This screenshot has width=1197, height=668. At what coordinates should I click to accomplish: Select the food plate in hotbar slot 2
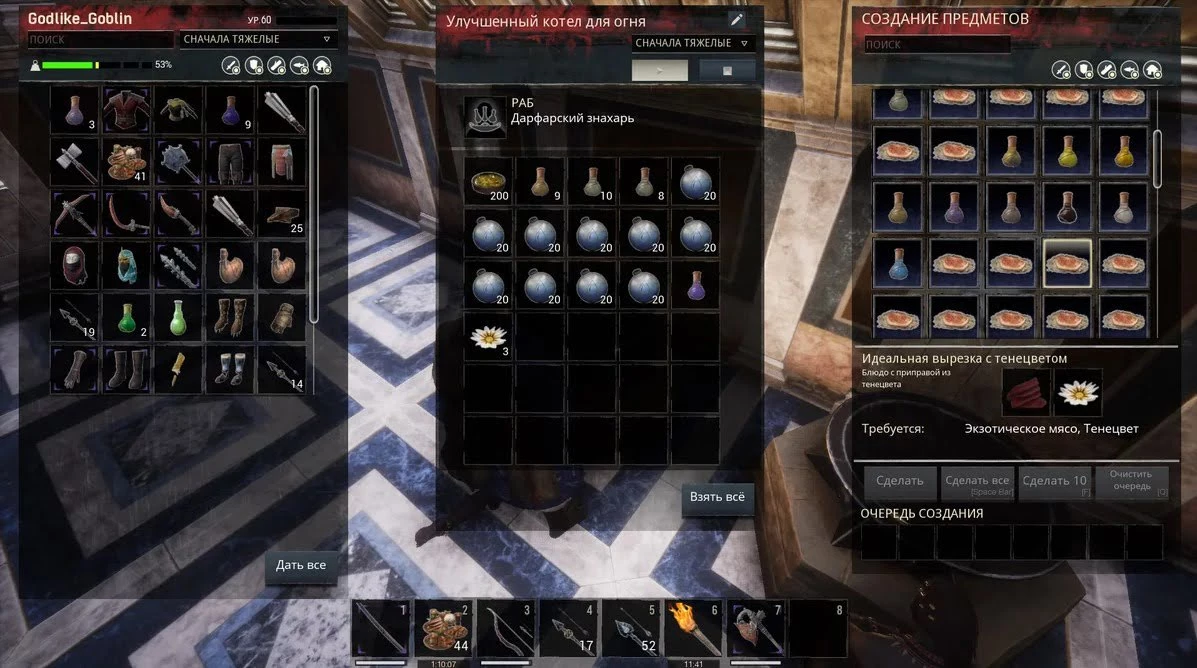pos(443,626)
